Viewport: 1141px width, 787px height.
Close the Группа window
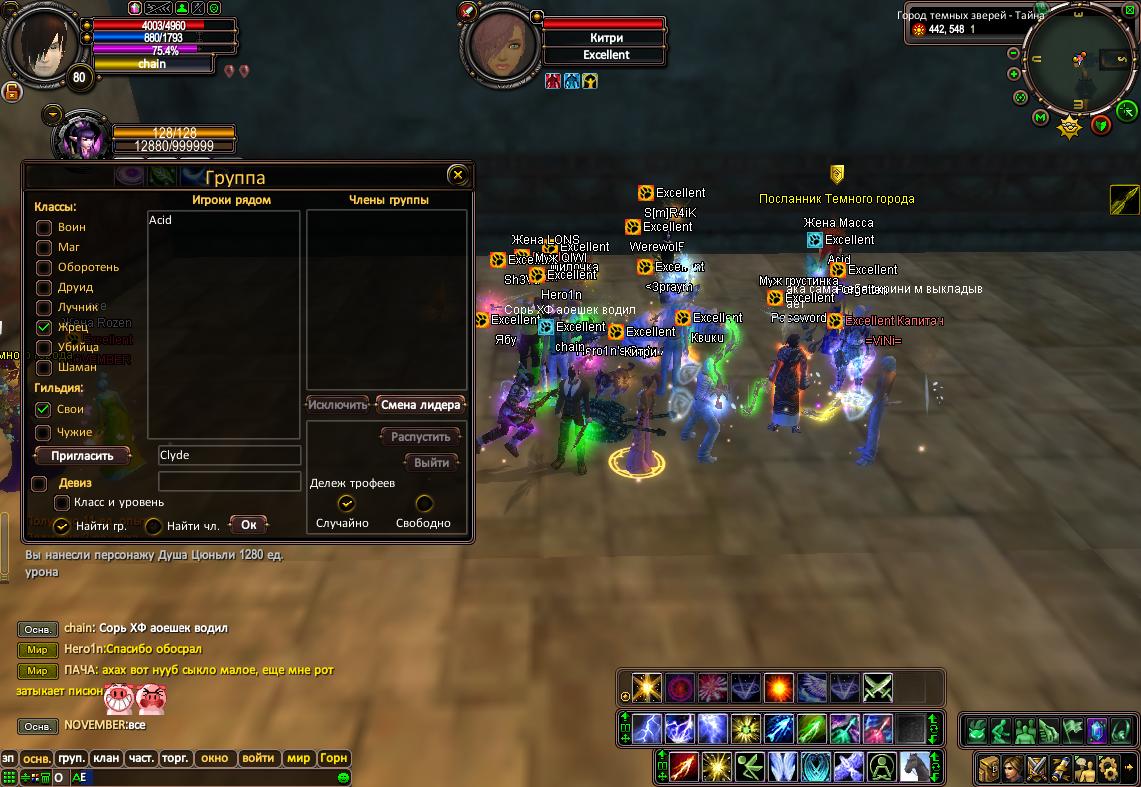(x=457, y=175)
